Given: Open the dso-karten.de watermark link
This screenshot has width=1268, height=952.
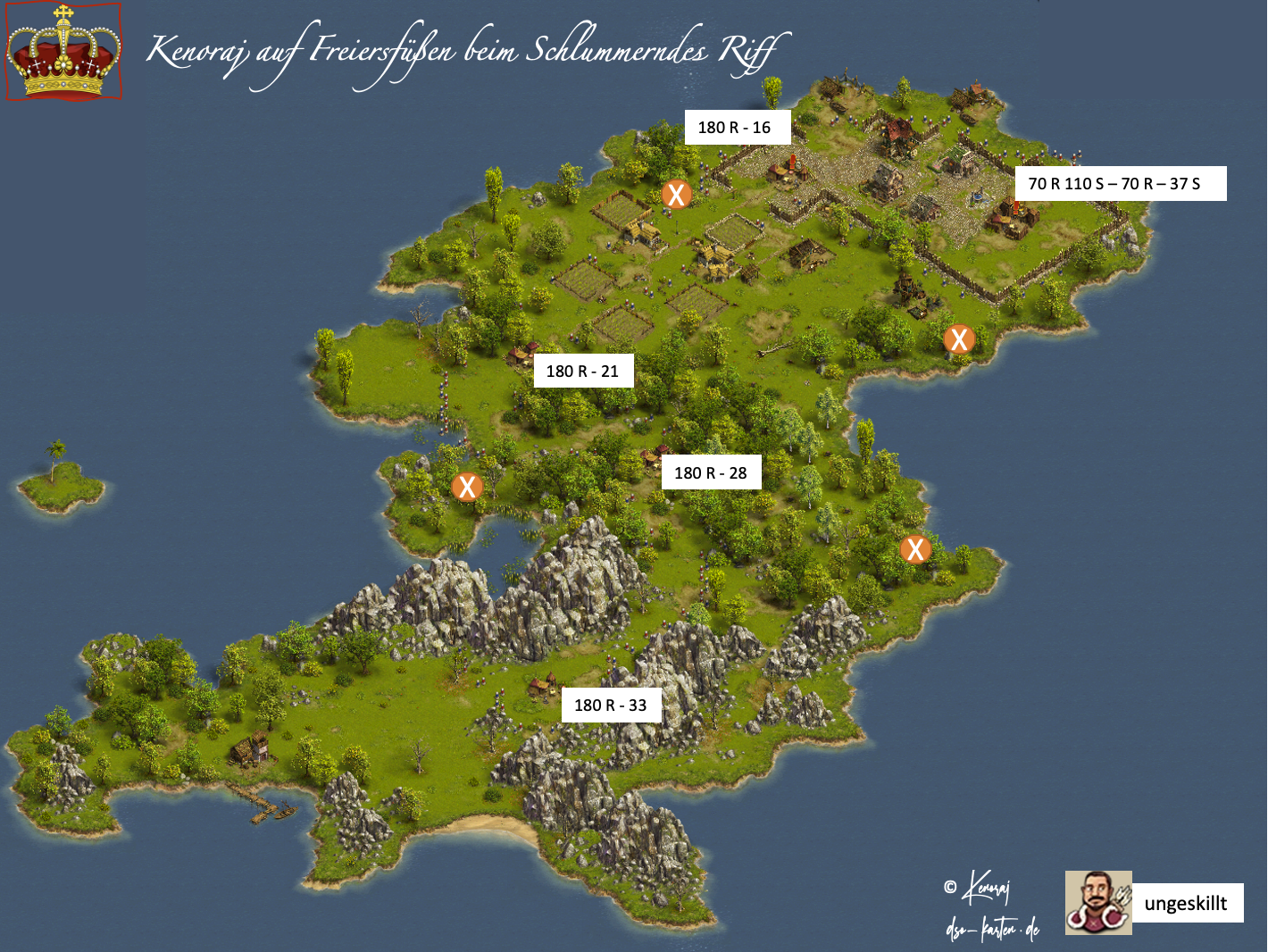Looking at the screenshot, I should click(992, 931).
